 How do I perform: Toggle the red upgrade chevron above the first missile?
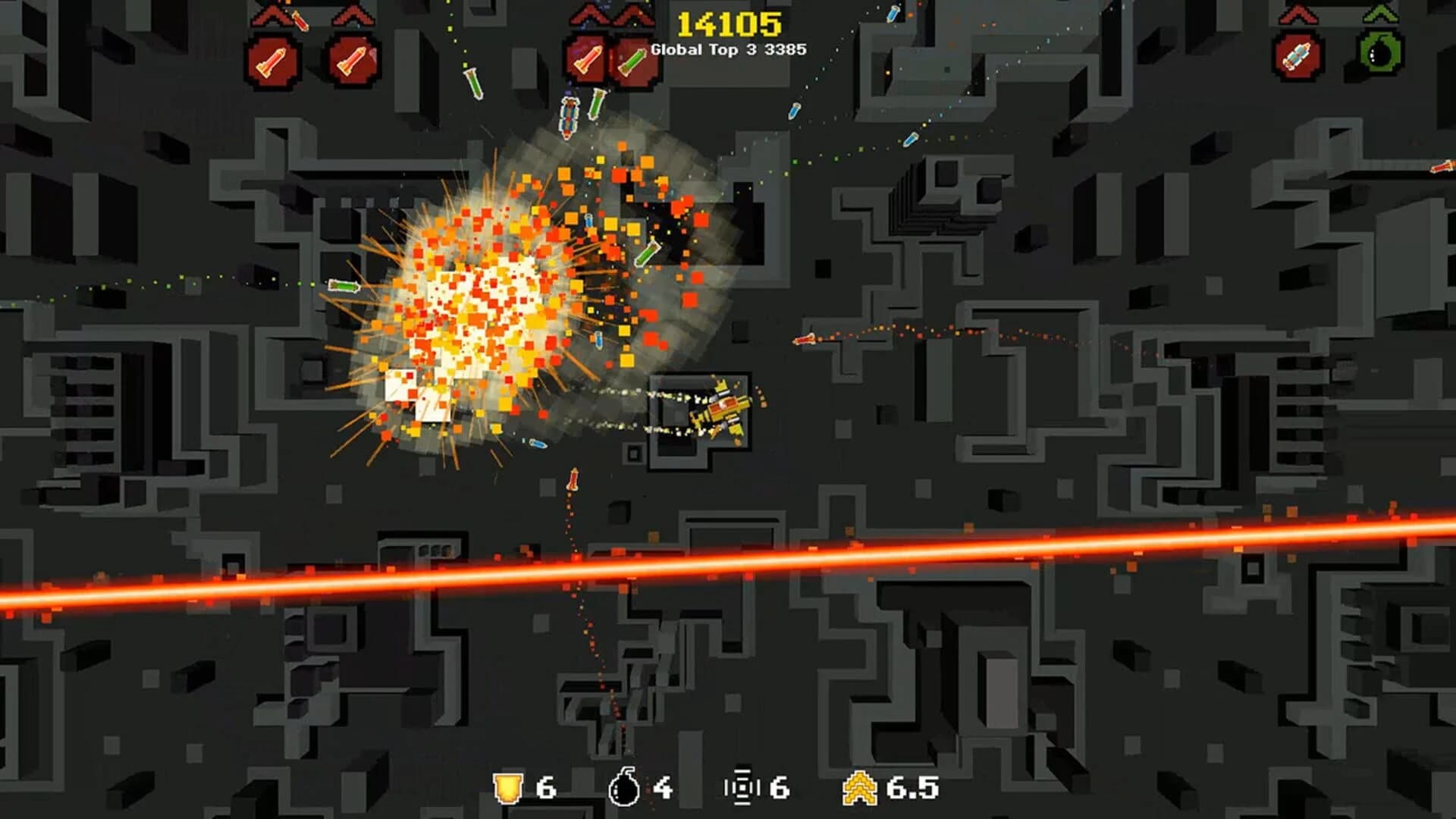point(271,17)
